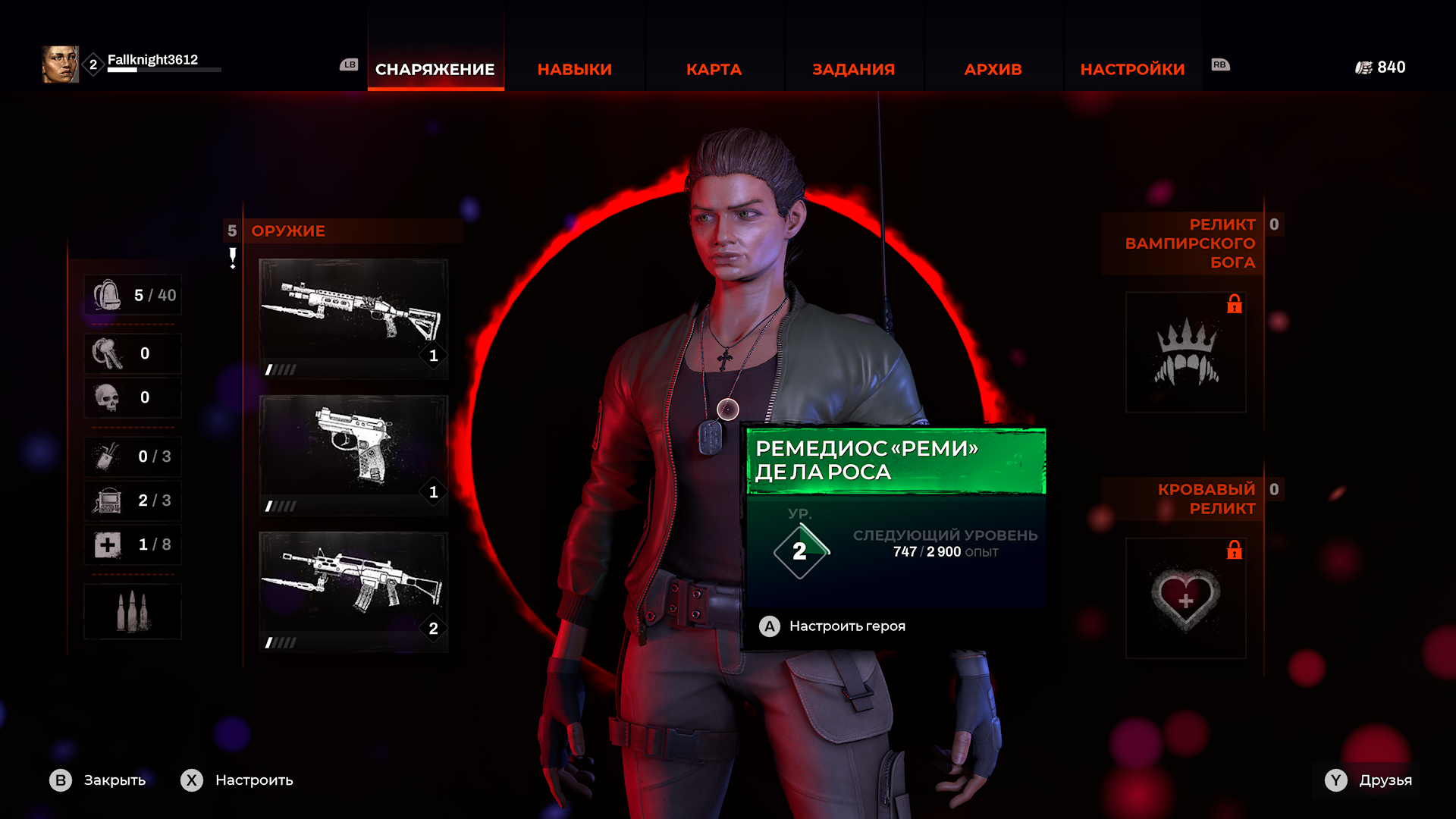This screenshot has width=1456, height=819.
Task: Close the menu with Закрыть
Action: pyautogui.click(x=99, y=780)
